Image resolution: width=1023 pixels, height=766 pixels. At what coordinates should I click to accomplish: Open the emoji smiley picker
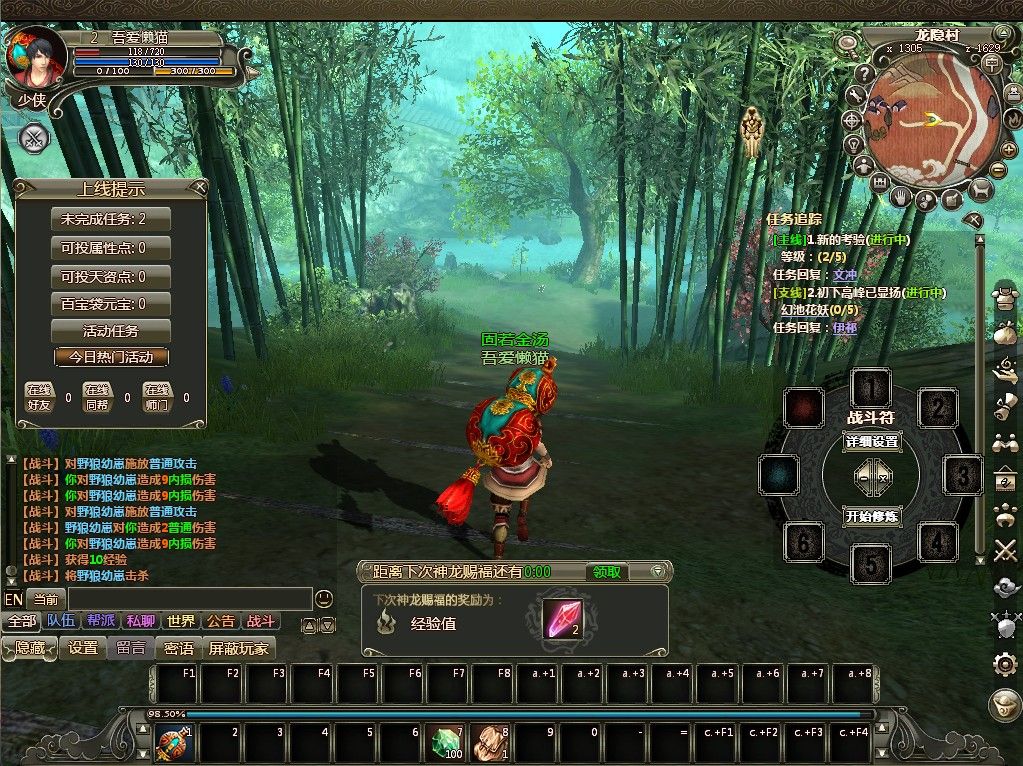[x=323, y=599]
